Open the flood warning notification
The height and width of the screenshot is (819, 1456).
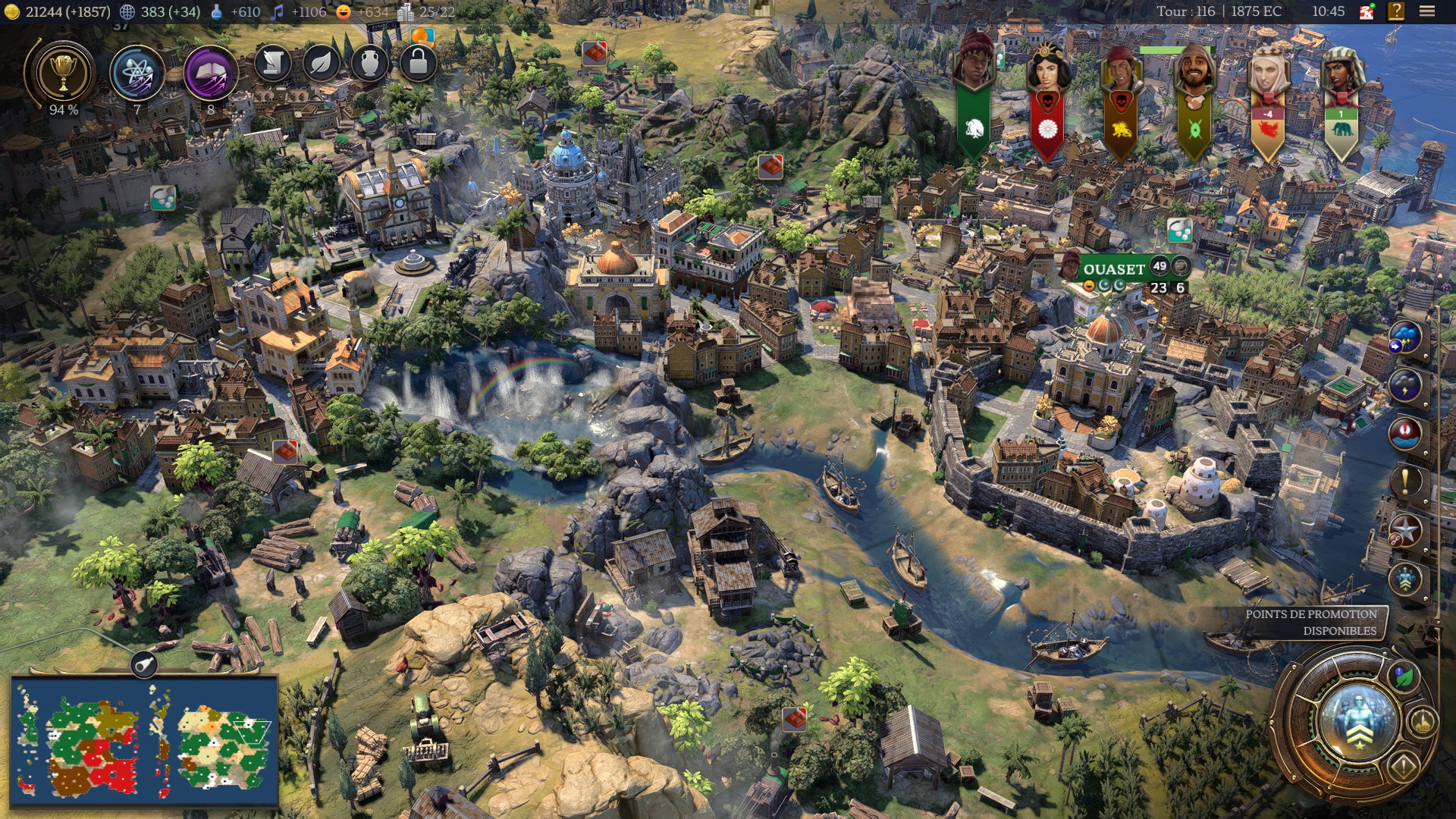click(1405, 433)
